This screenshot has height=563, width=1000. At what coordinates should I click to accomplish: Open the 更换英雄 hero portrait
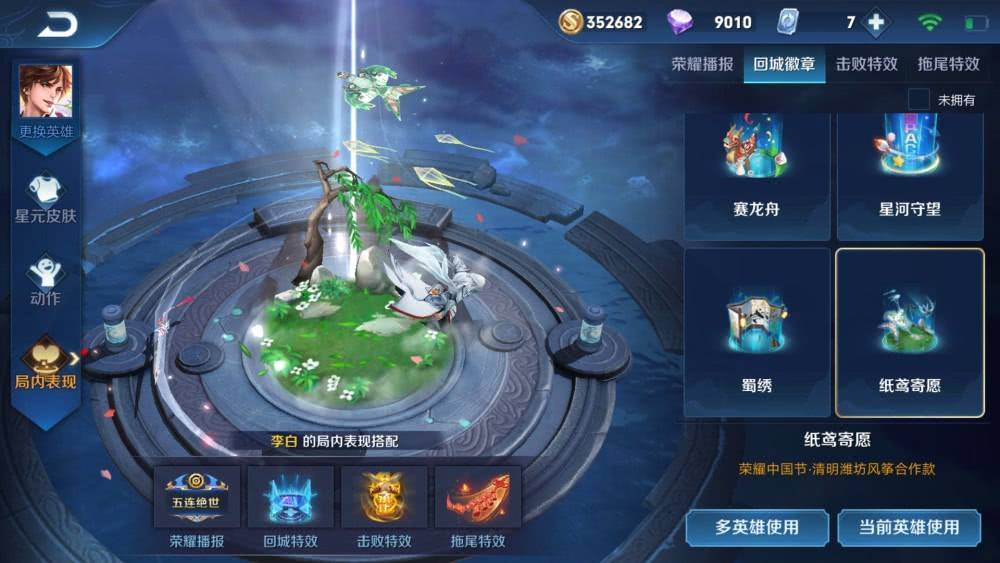click(x=46, y=98)
